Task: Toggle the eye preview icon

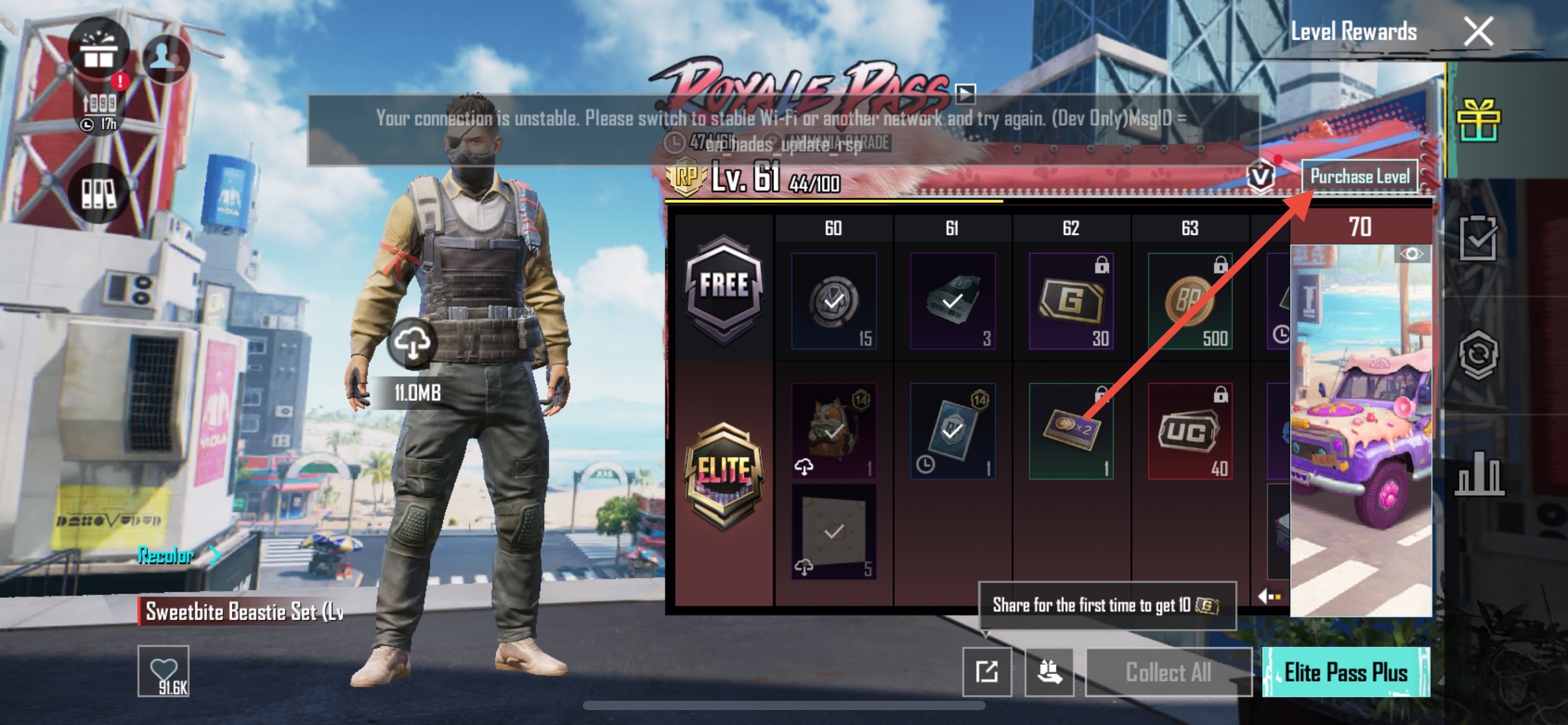Action: 1411,254
